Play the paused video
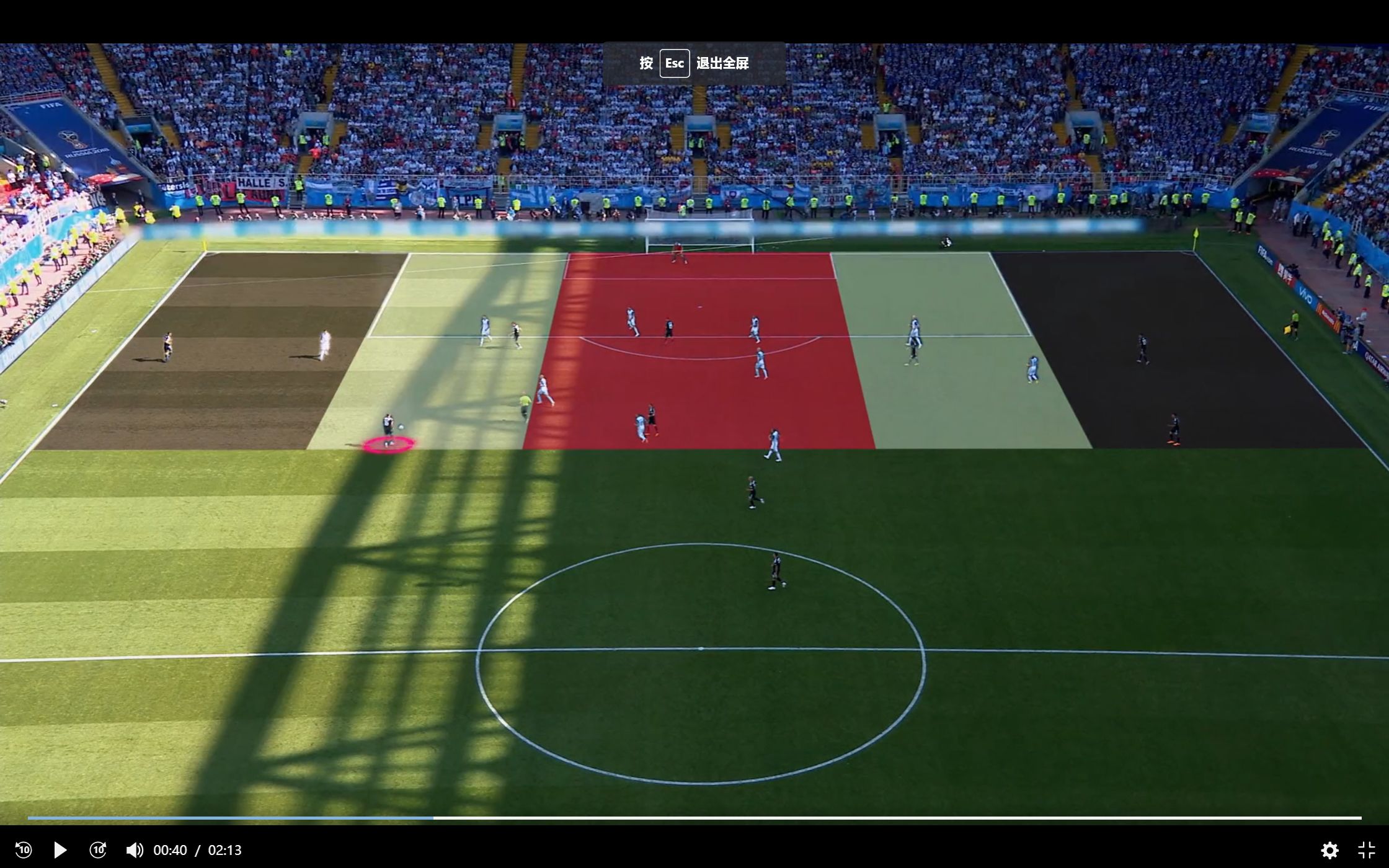 (x=60, y=849)
